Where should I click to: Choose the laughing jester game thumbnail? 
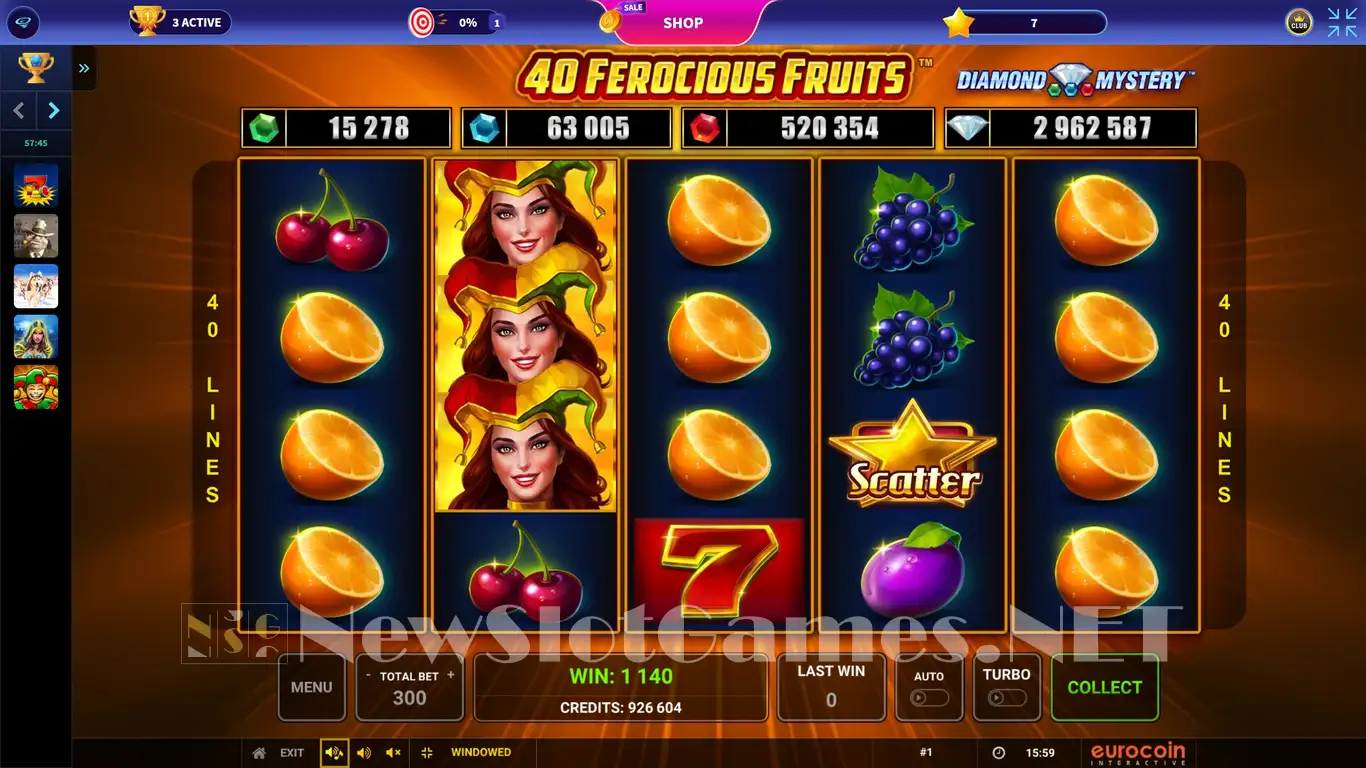[x=36, y=387]
